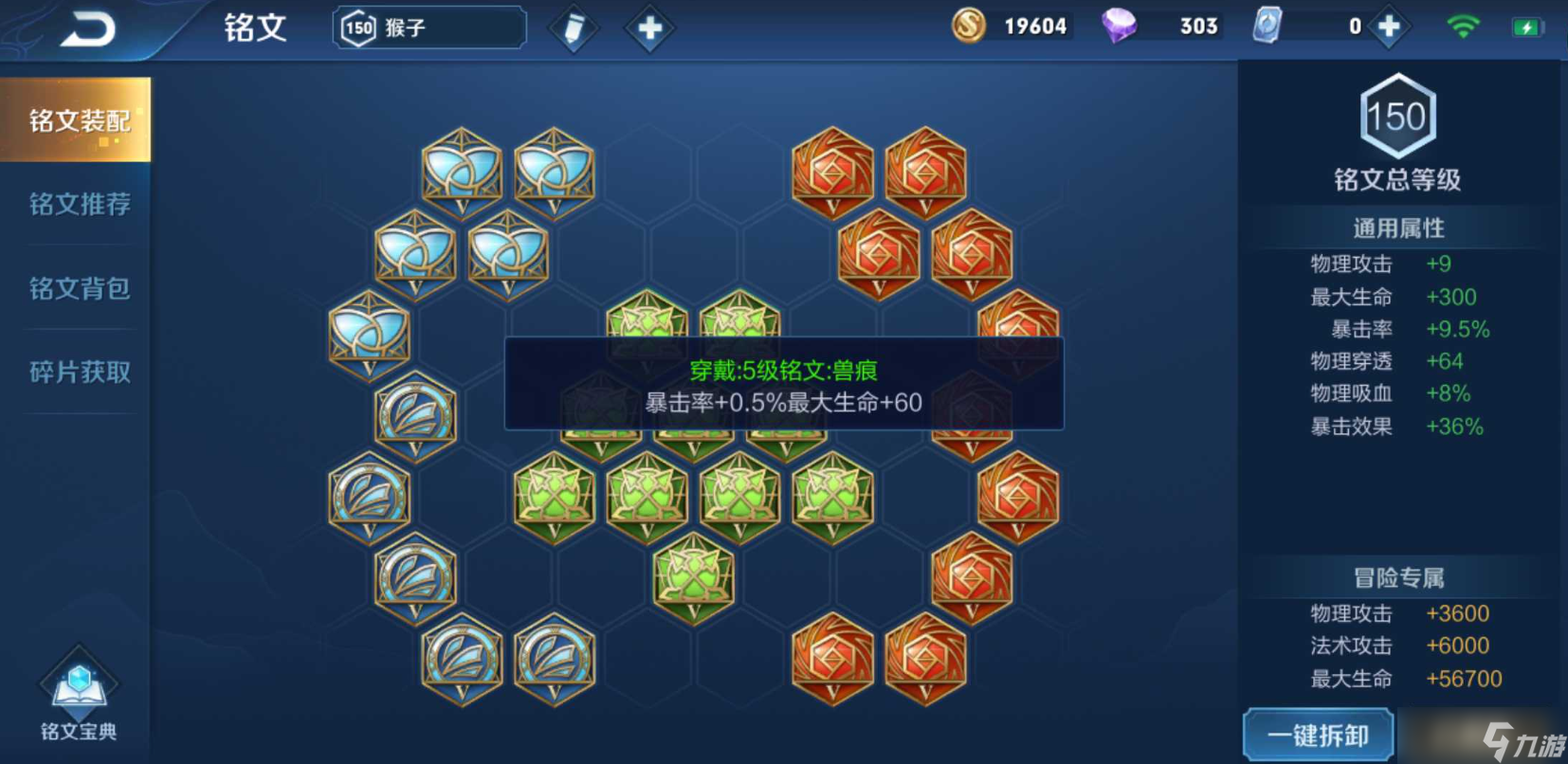Click the battery status indicator

[1526, 27]
